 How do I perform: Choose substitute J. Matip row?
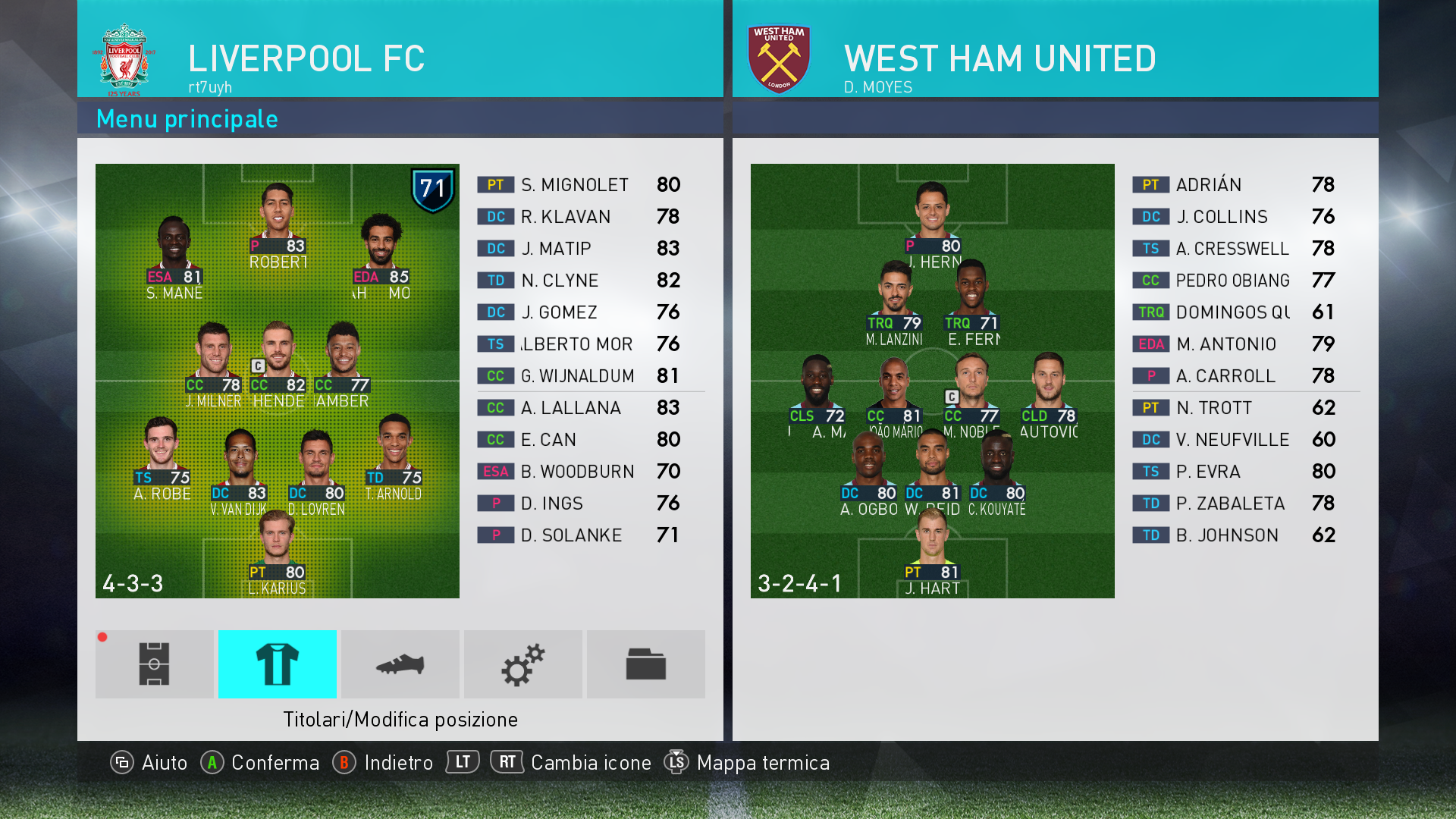pyautogui.click(x=580, y=249)
